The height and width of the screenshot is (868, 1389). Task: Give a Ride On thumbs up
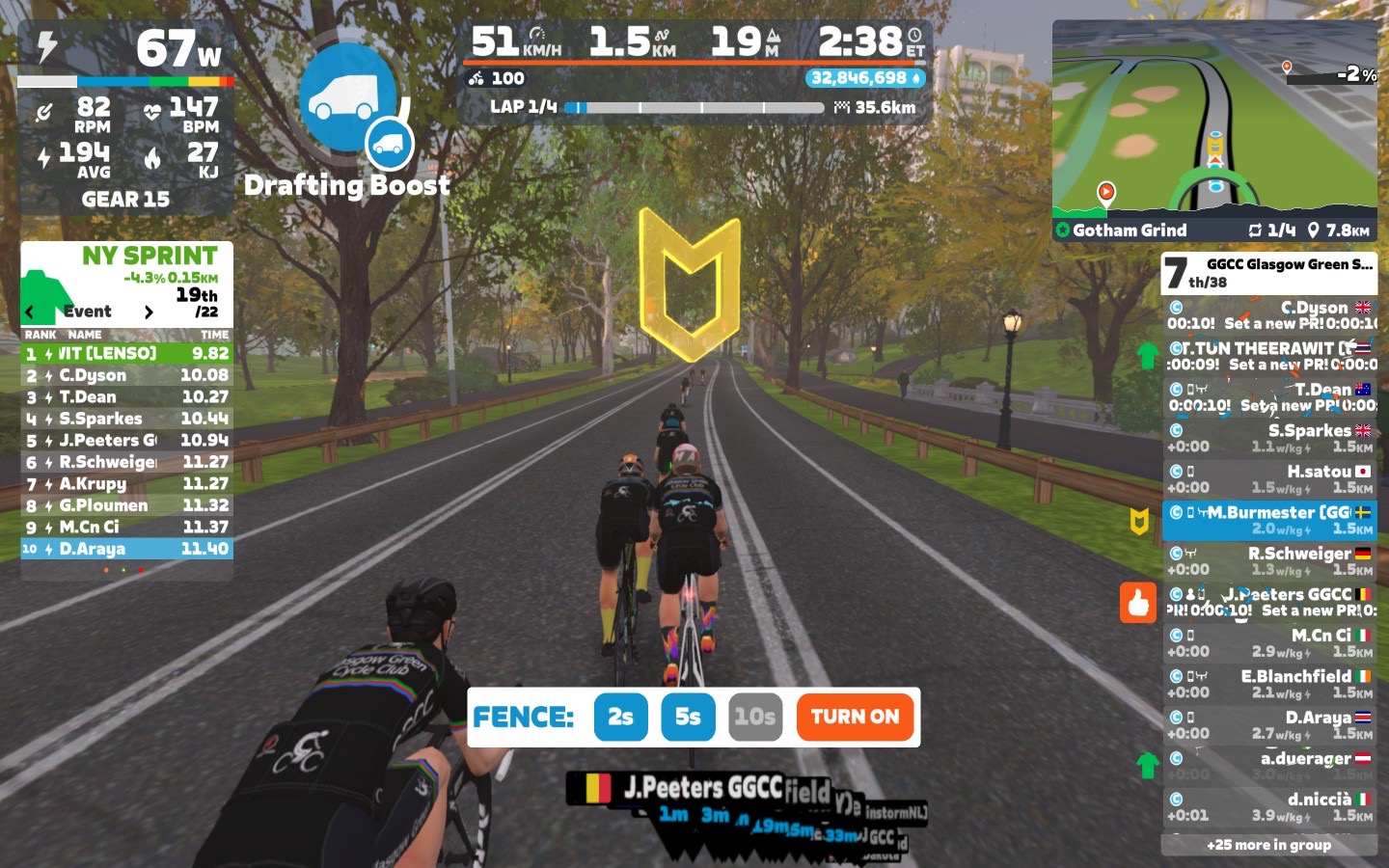tap(1138, 603)
